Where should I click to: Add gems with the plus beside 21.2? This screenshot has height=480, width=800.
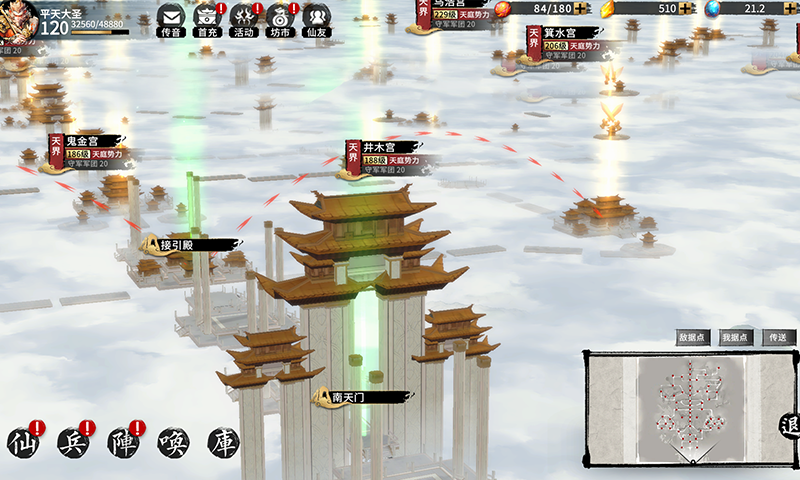(791, 9)
